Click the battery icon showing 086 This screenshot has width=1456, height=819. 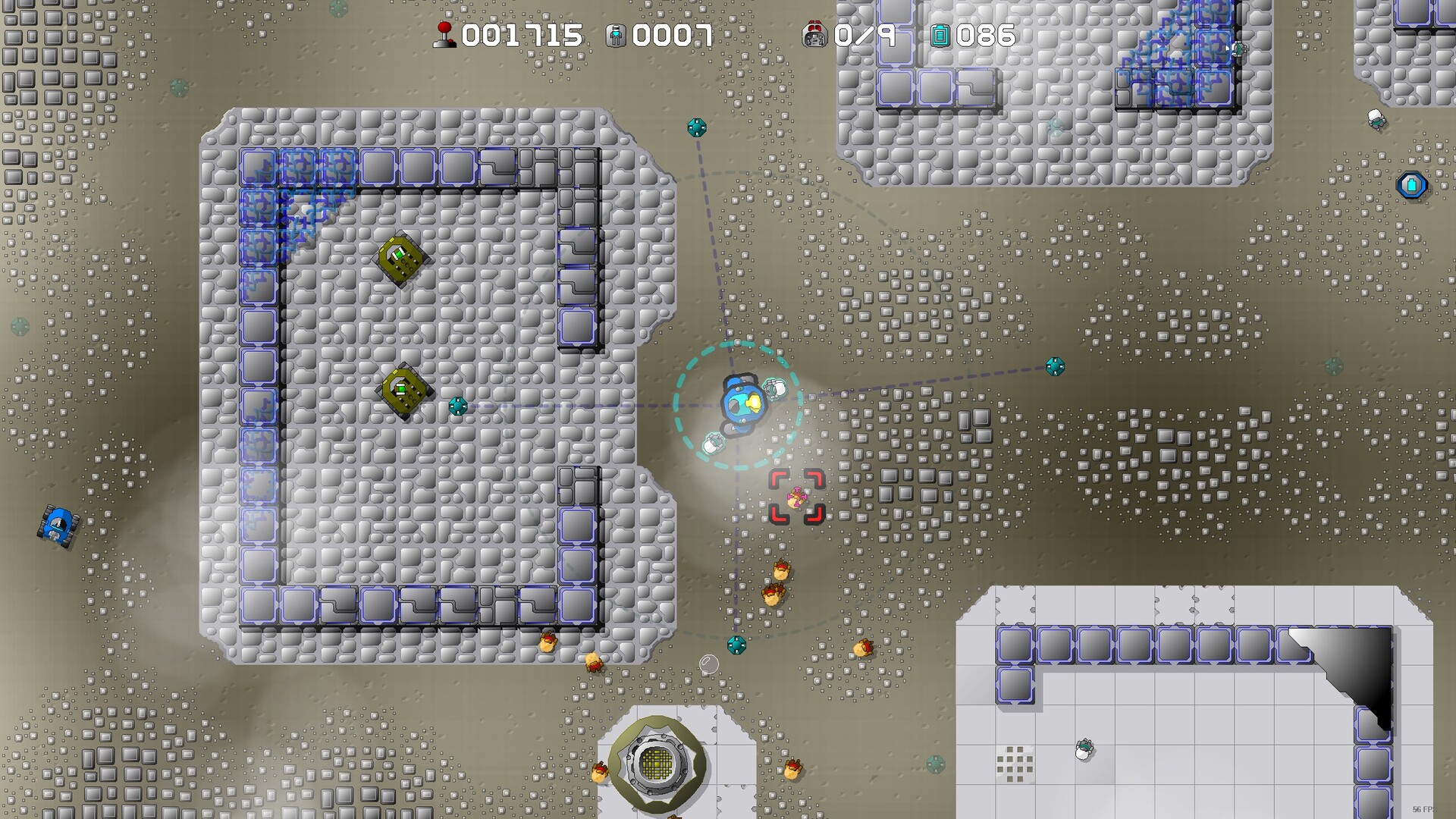(942, 33)
